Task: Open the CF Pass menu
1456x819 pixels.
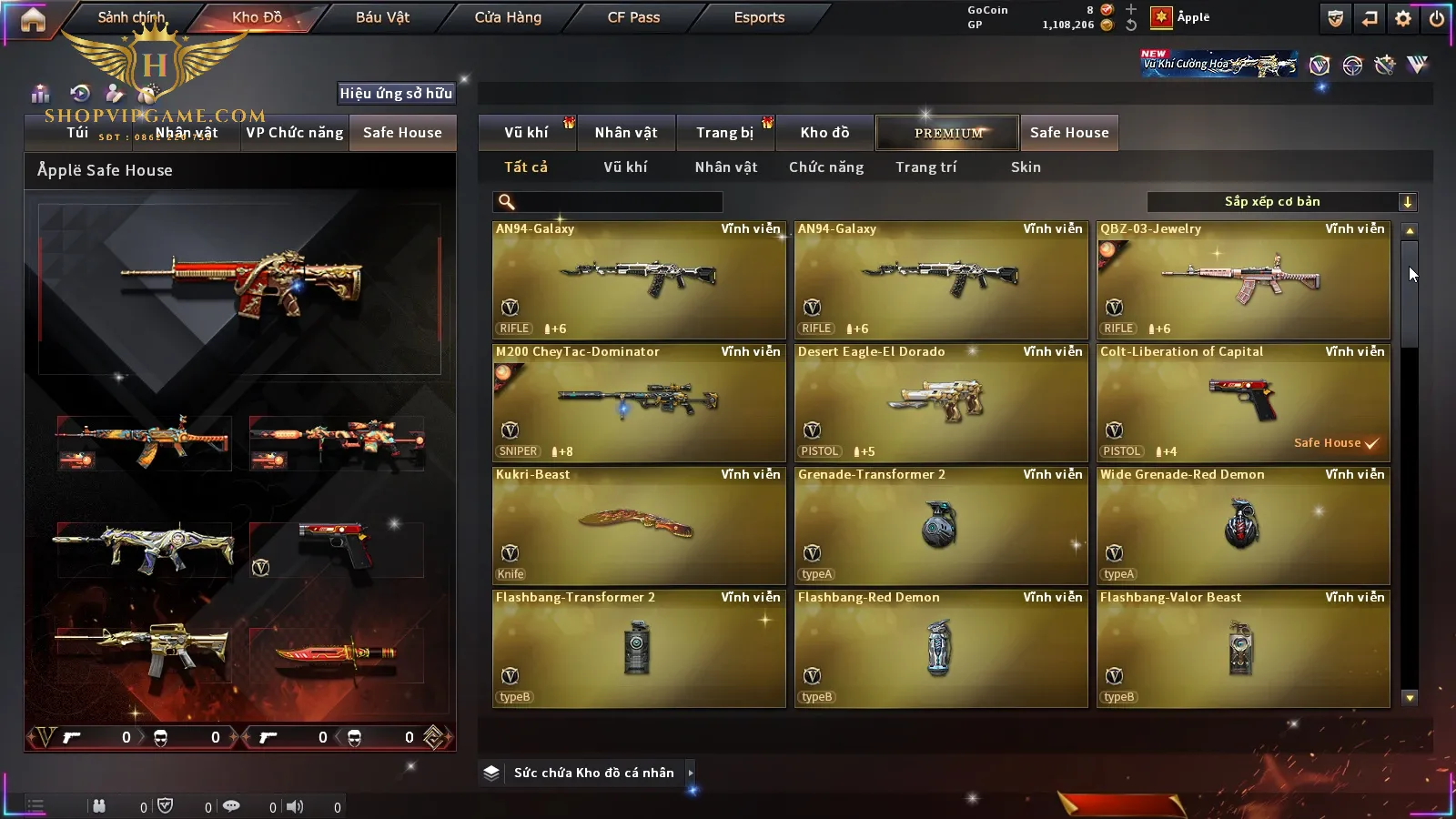Action: click(633, 17)
